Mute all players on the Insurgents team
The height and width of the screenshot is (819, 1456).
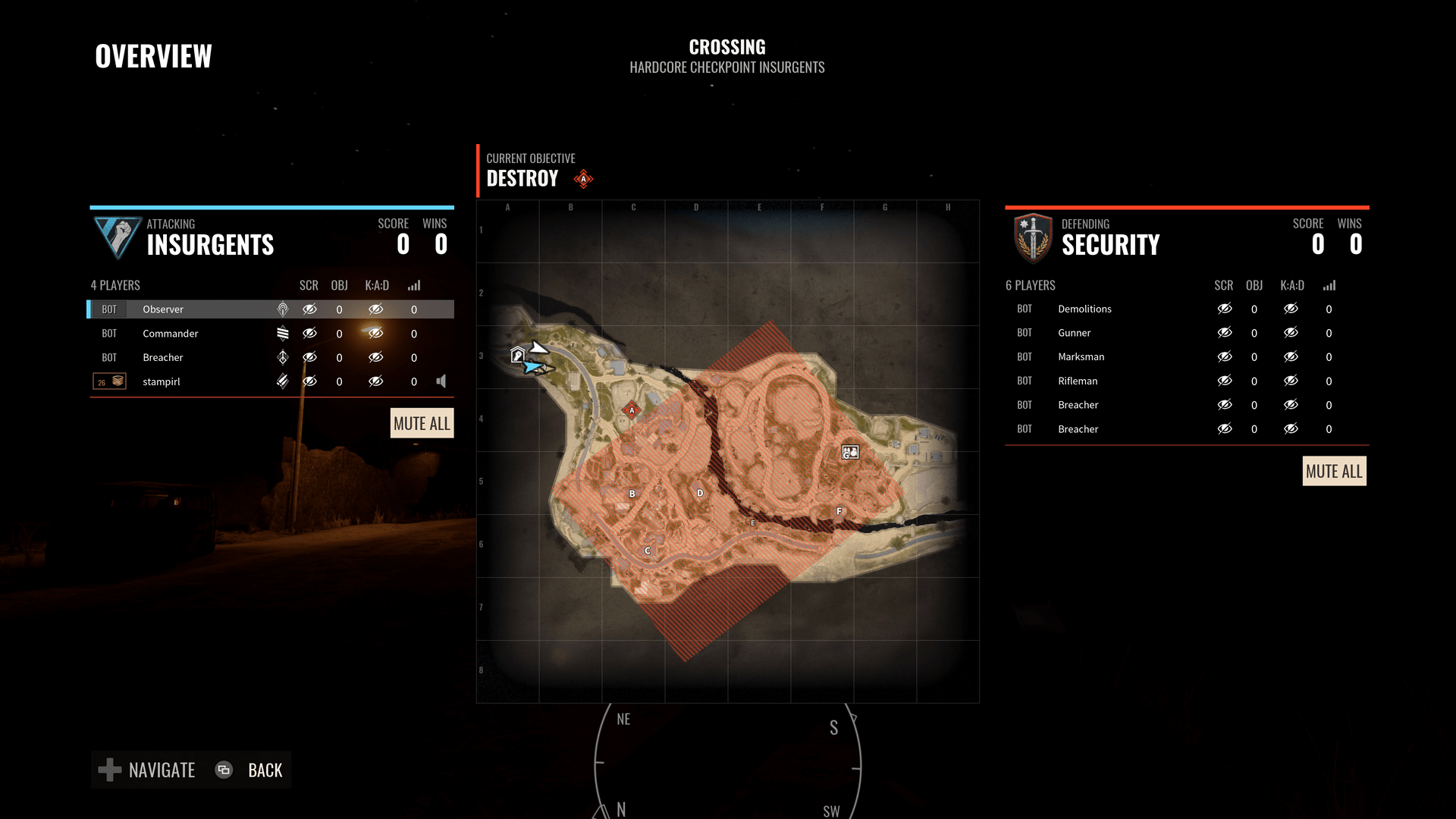click(422, 423)
